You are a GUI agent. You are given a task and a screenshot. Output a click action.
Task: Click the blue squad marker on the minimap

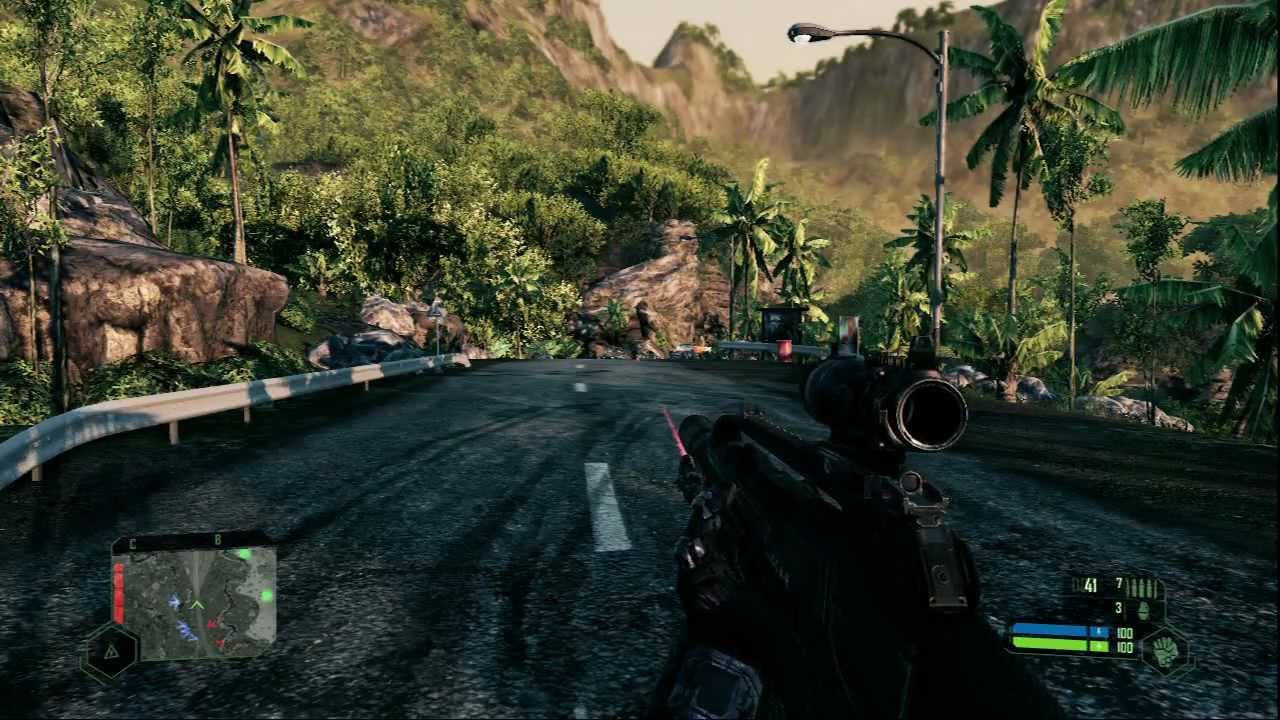[175, 602]
